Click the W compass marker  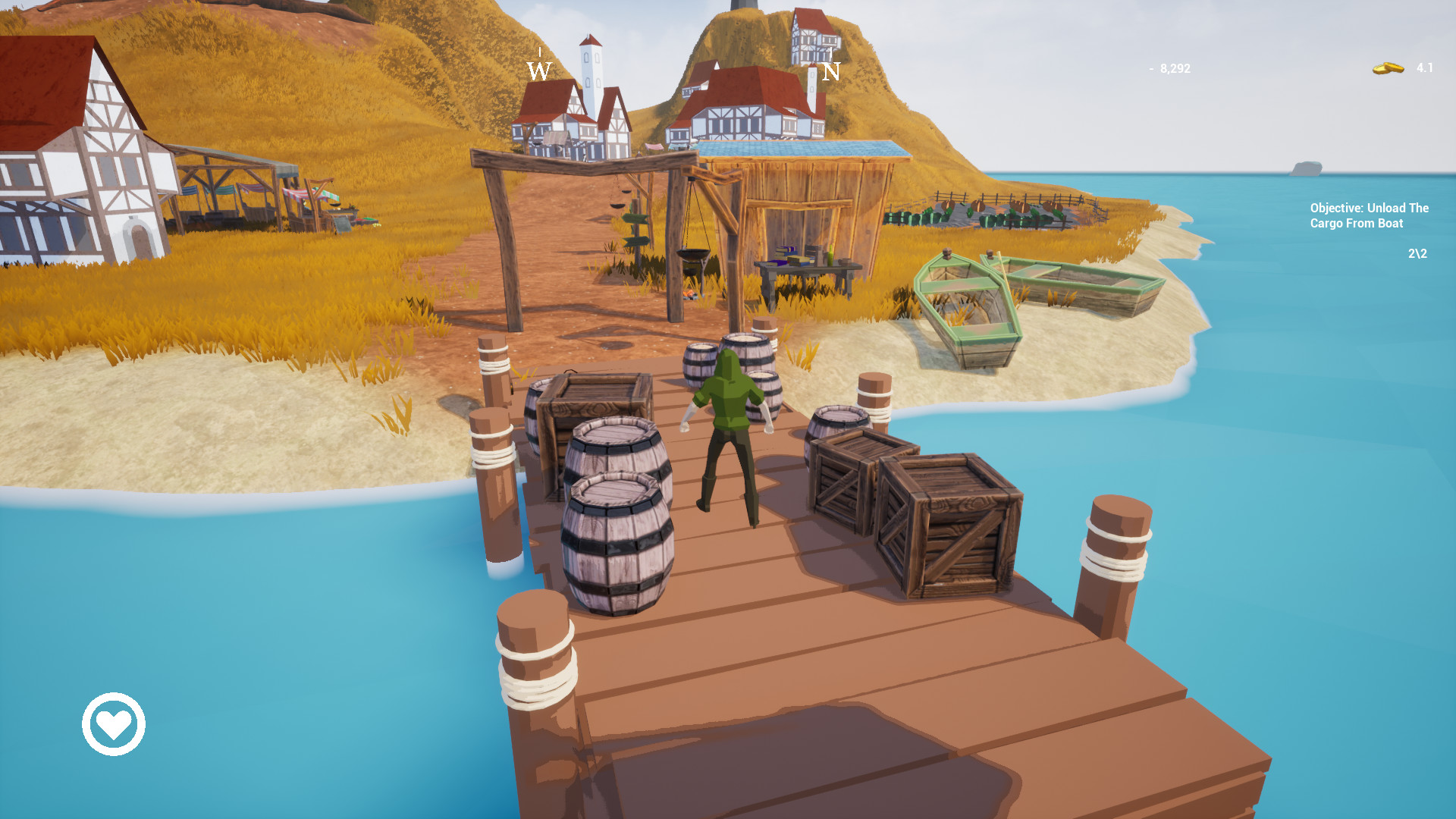coord(538,71)
